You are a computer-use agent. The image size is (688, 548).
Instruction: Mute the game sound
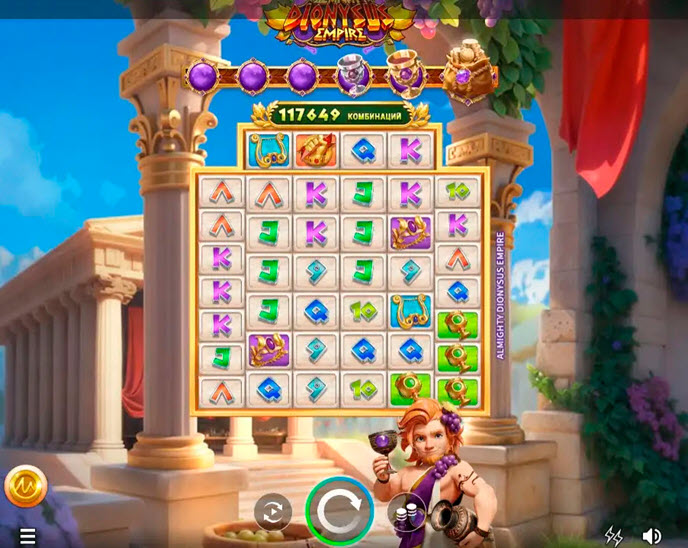pos(652,537)
